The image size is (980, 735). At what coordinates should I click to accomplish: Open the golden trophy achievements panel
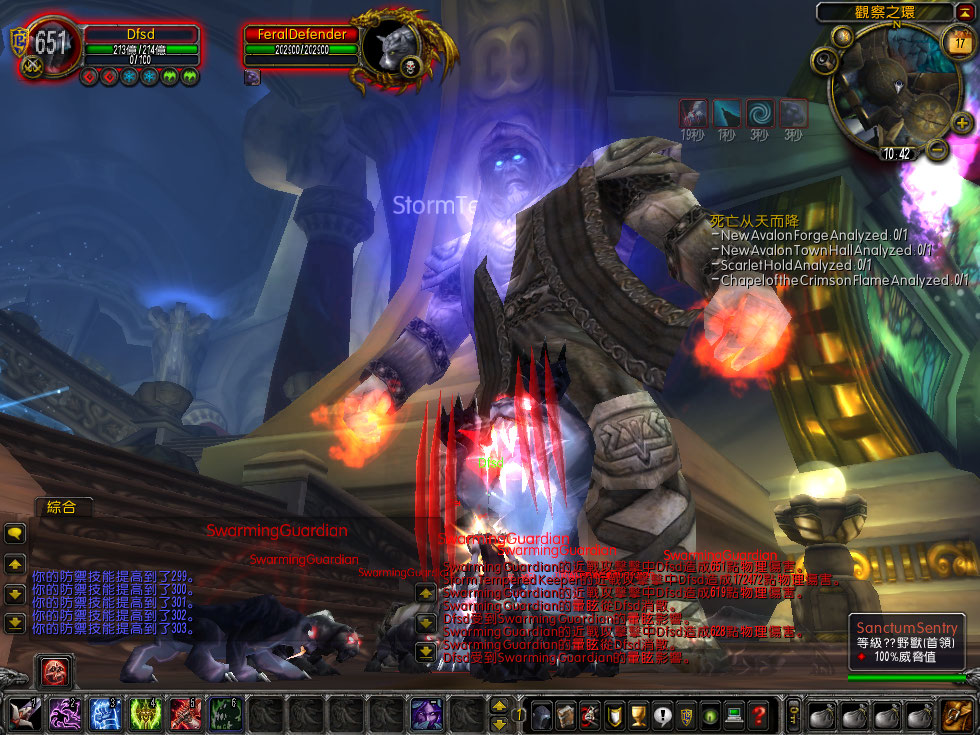(635, 715)
